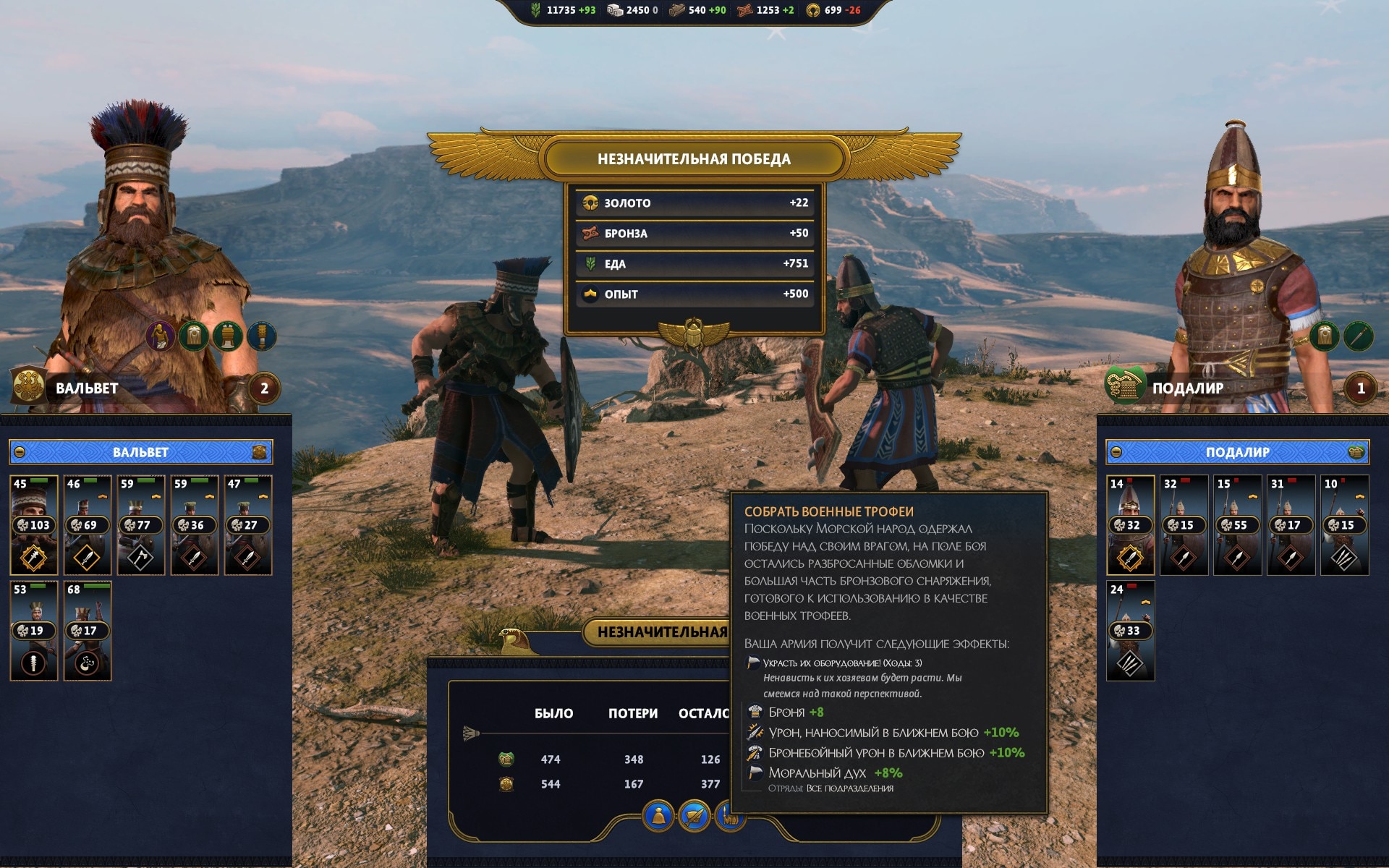Select the swordsman unit card with 69 kills

tap(88, 525)
